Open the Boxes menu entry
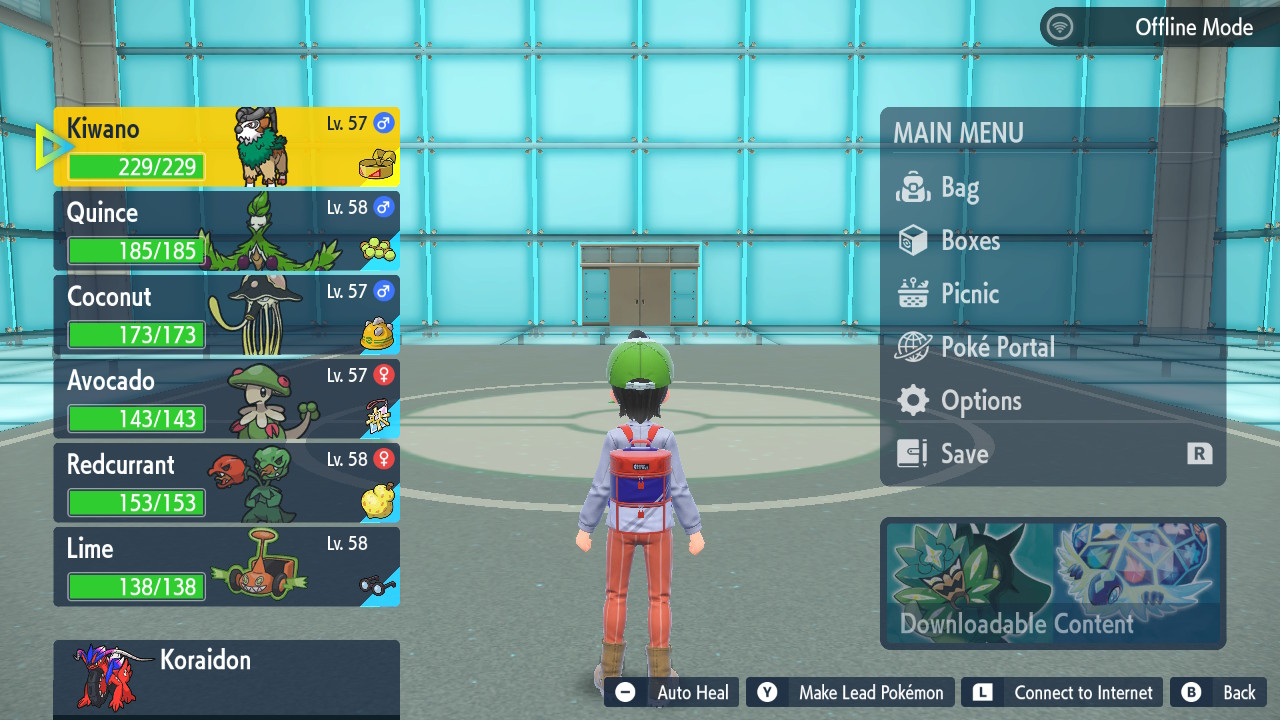The width and height of the screenshot is (1280, 720). (970, 241)
